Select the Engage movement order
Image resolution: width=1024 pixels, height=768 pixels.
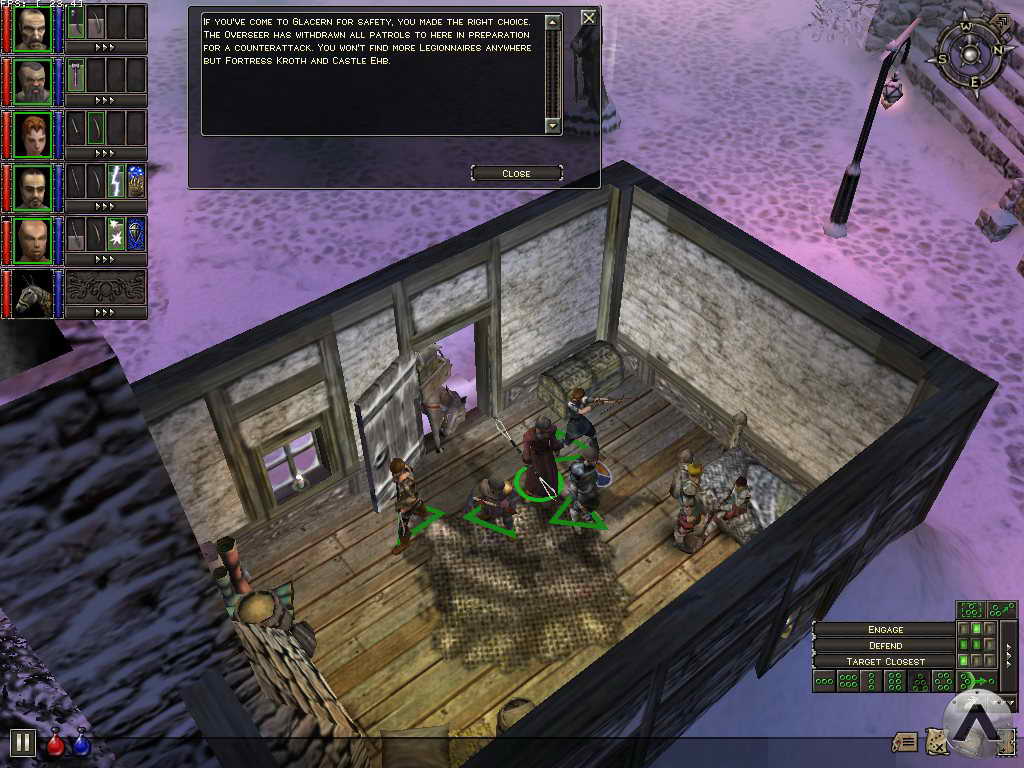(885, 629)
